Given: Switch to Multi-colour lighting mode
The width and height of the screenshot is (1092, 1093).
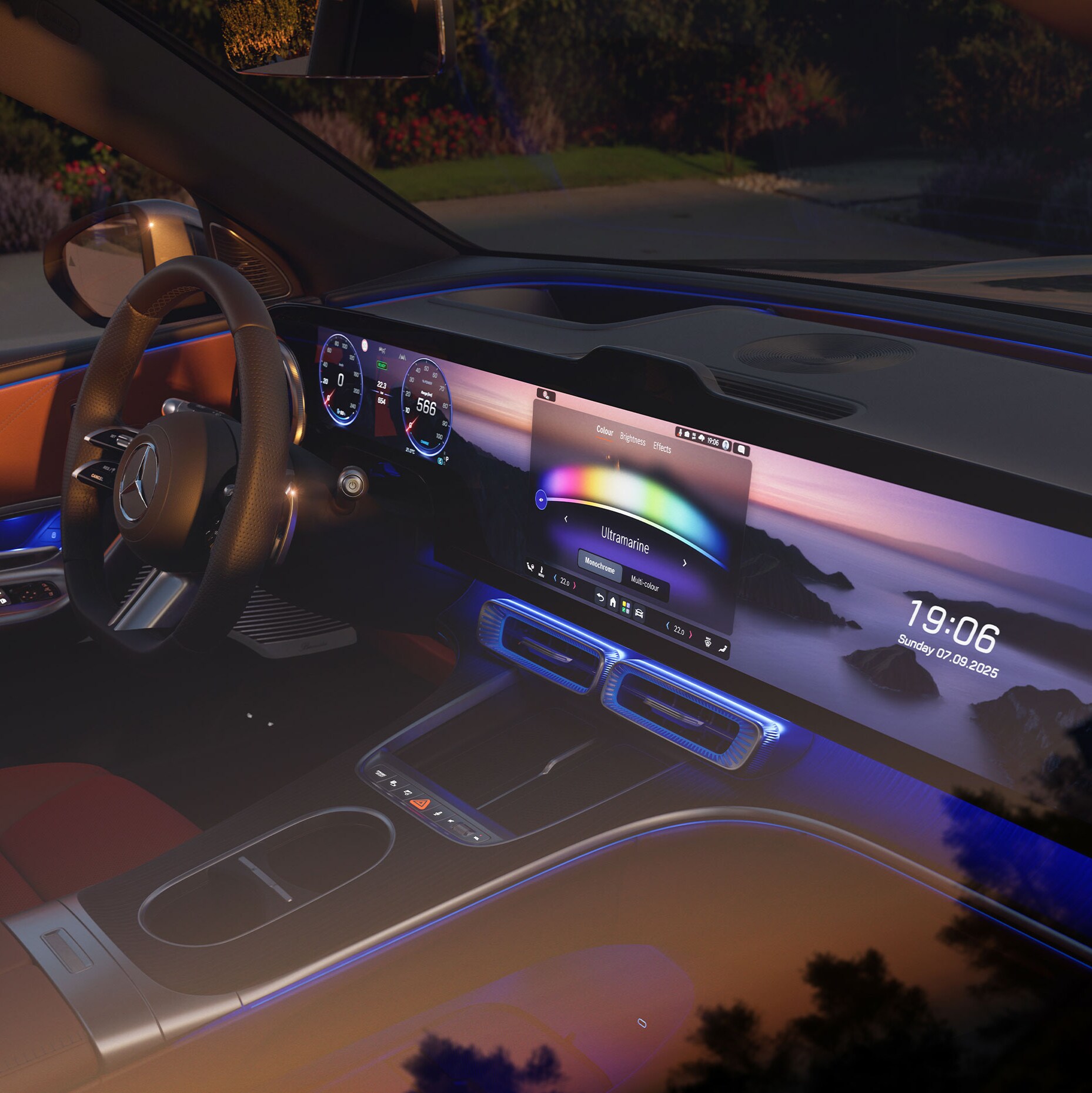Looking at the screenshot, I should tap(644, 584).
